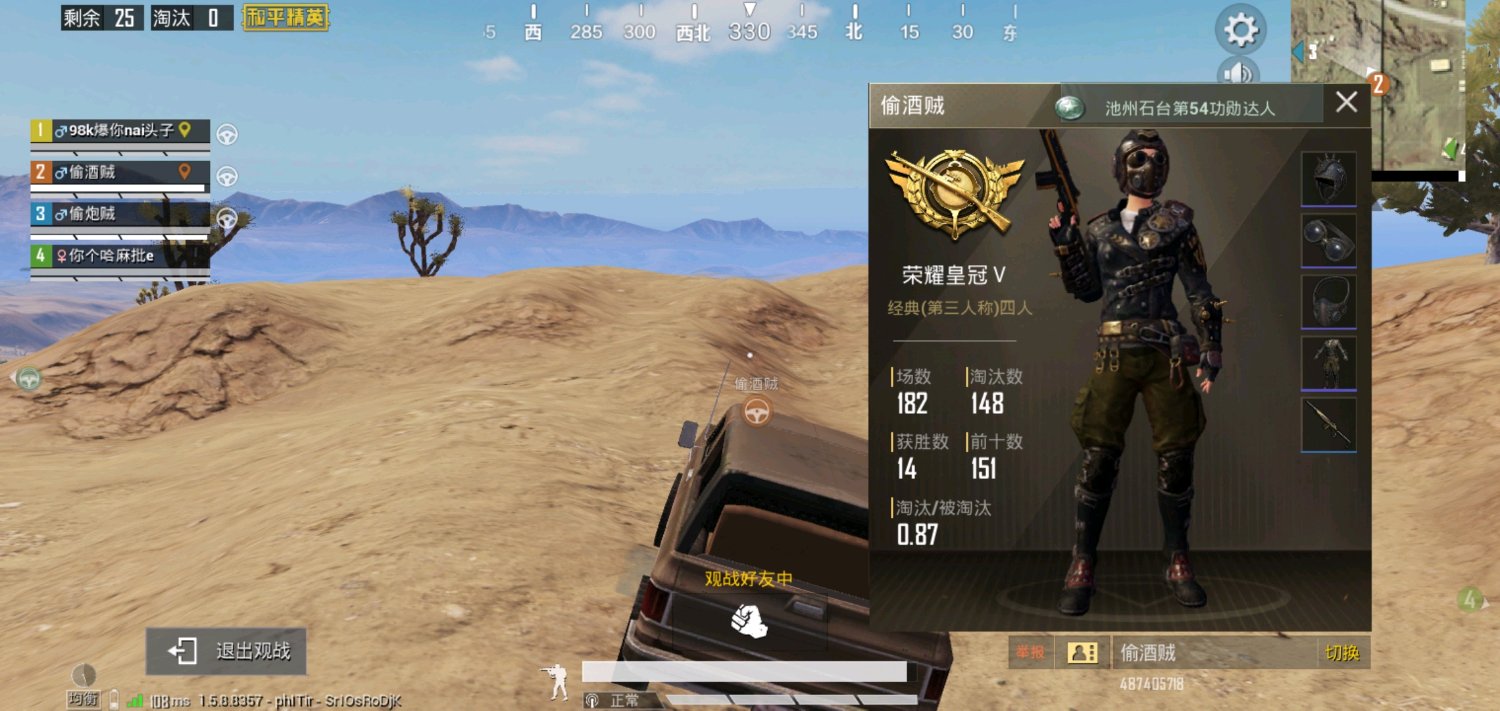
Task: Select the goggles equipment slot
Action: [x=1329, y=240]
